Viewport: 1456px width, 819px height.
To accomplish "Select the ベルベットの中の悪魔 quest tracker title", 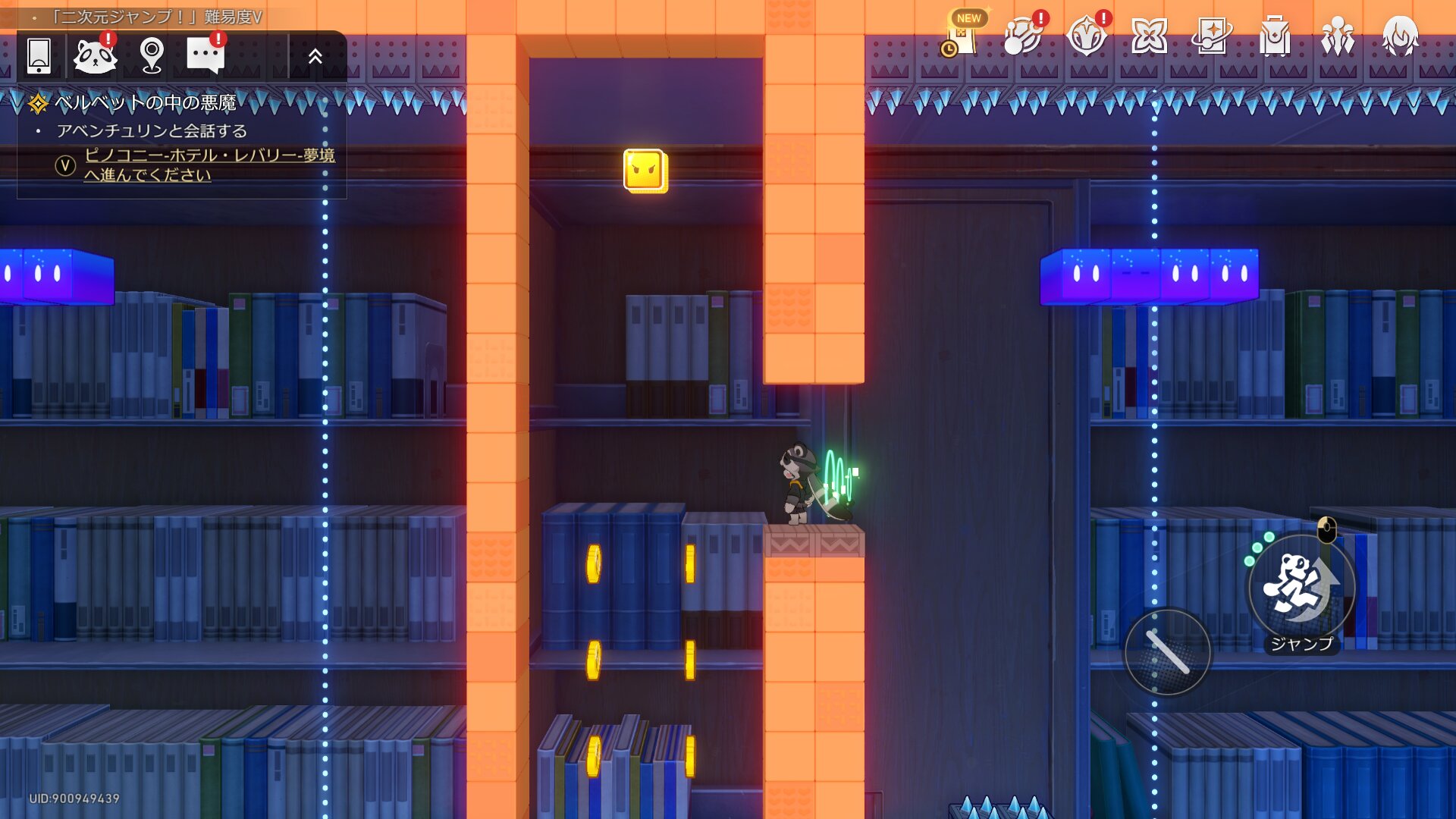I will (146, 102).
